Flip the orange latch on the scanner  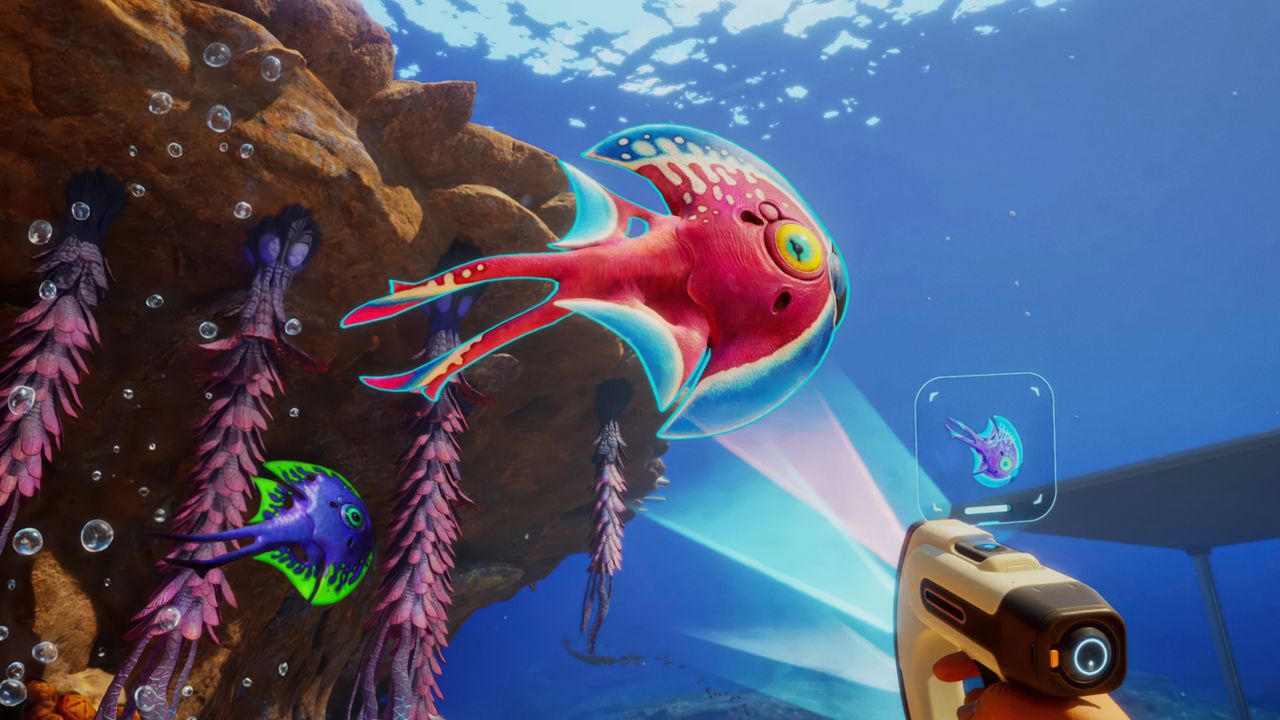(1054, 657)
